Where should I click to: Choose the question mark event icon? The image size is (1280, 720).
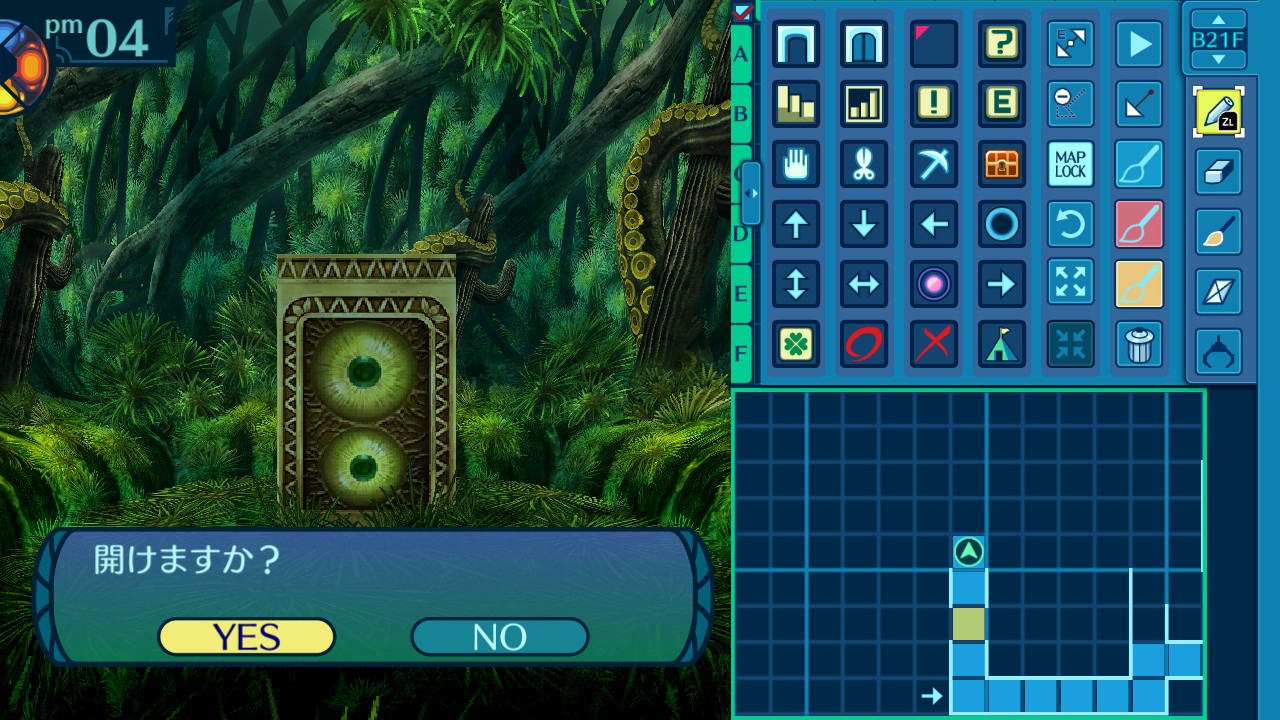[1001, 44]
